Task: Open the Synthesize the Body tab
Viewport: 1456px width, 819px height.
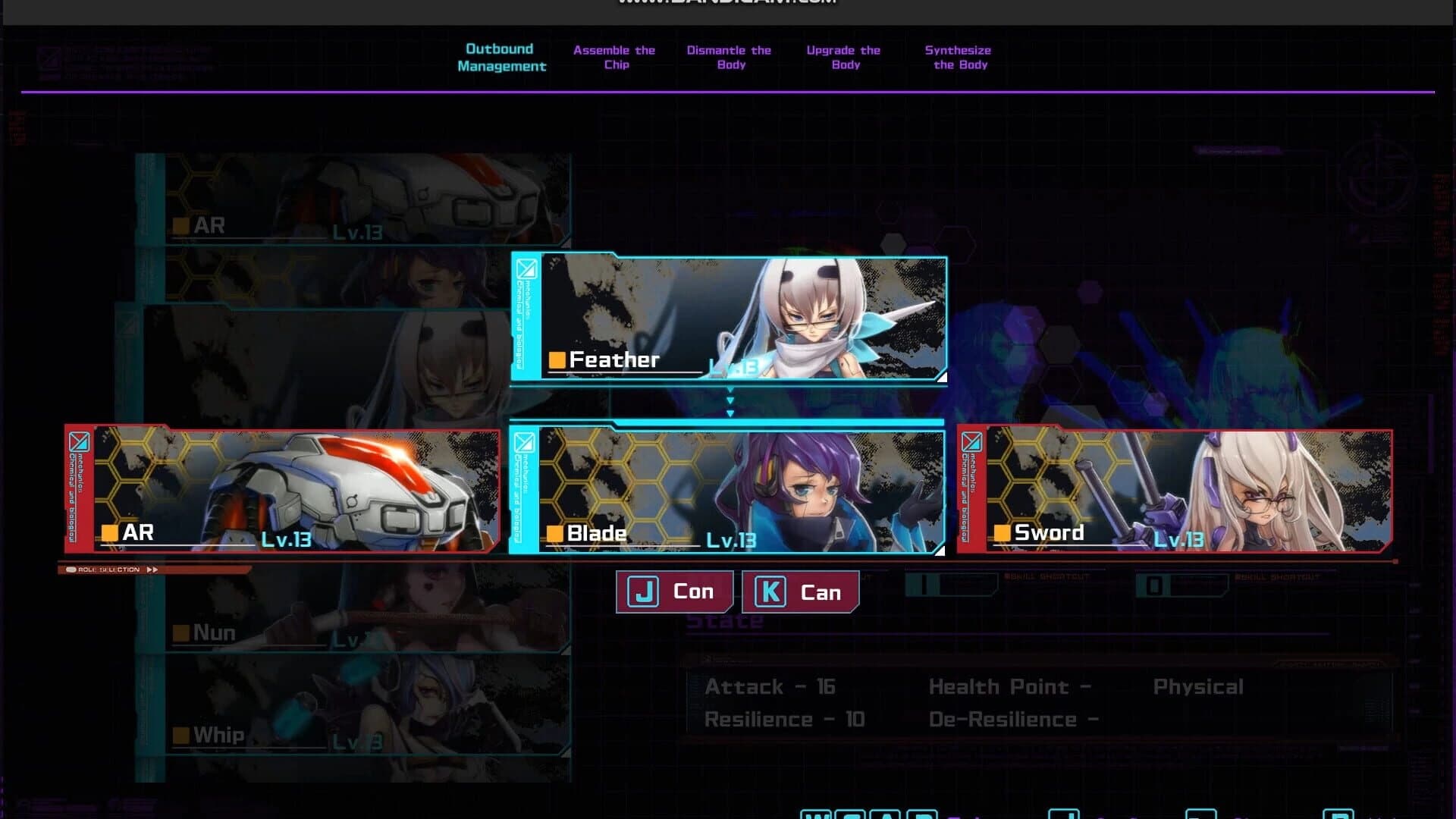Action: [x=957, y=57]
